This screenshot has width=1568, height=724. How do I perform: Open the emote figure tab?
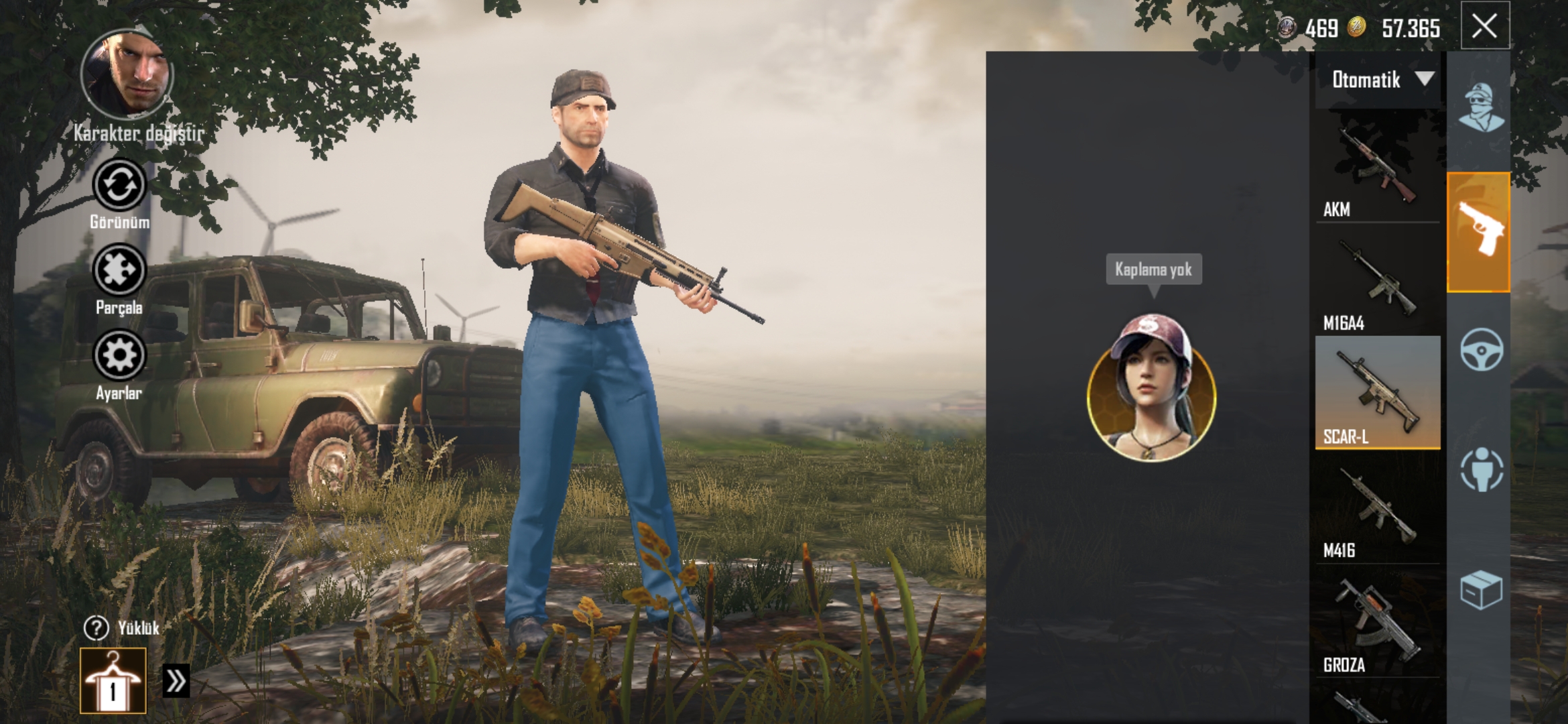[x=1481, y=469]
